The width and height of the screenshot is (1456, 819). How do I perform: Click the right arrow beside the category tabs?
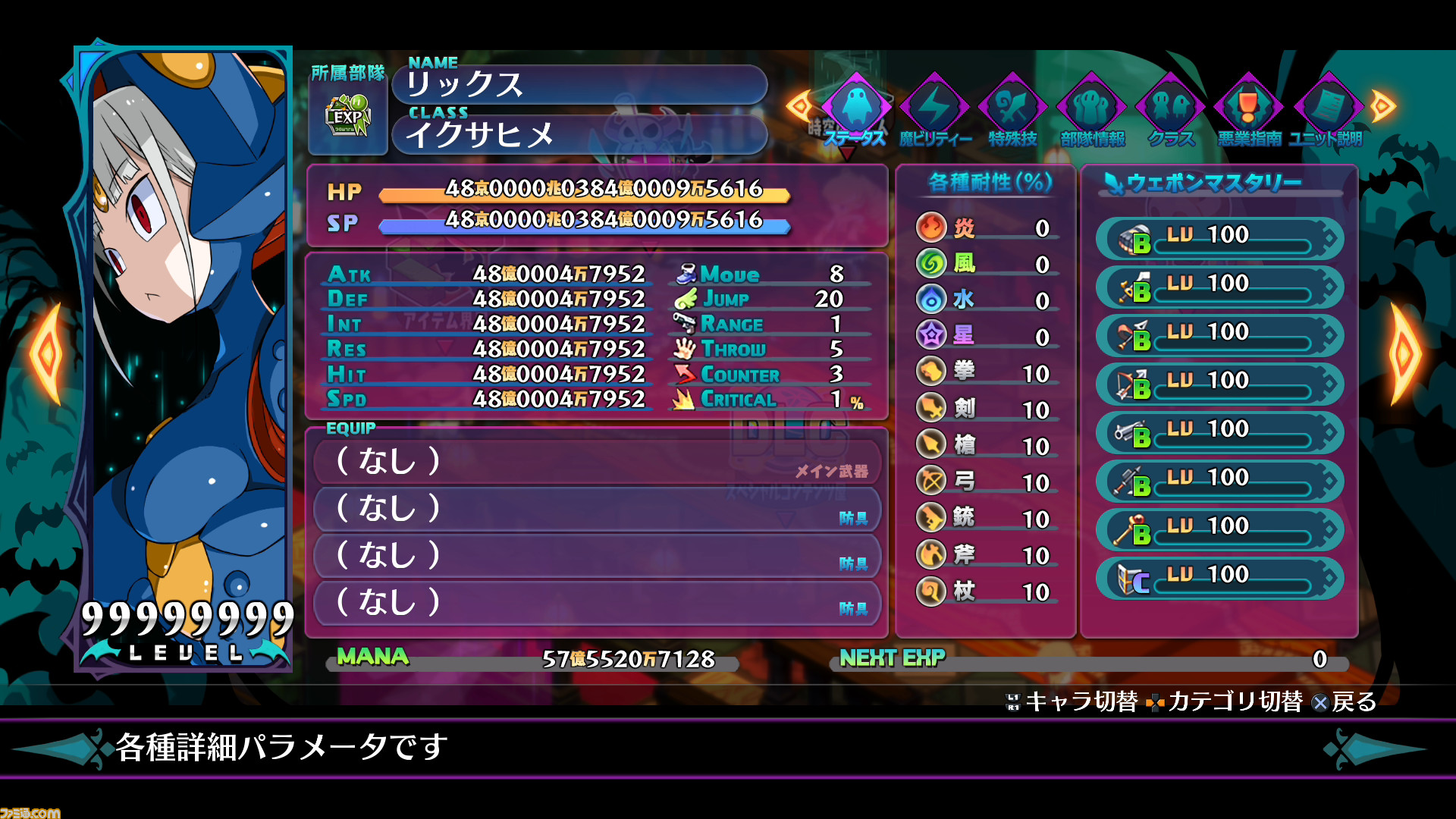point(1382,106)
